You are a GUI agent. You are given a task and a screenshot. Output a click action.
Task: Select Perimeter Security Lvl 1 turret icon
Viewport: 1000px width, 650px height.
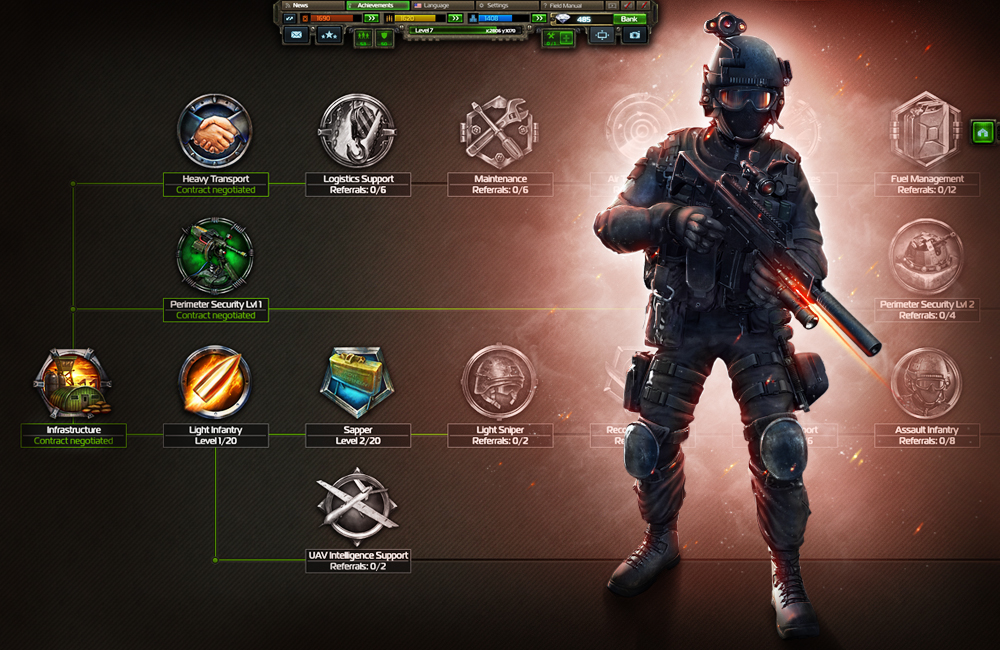(215, 257)
